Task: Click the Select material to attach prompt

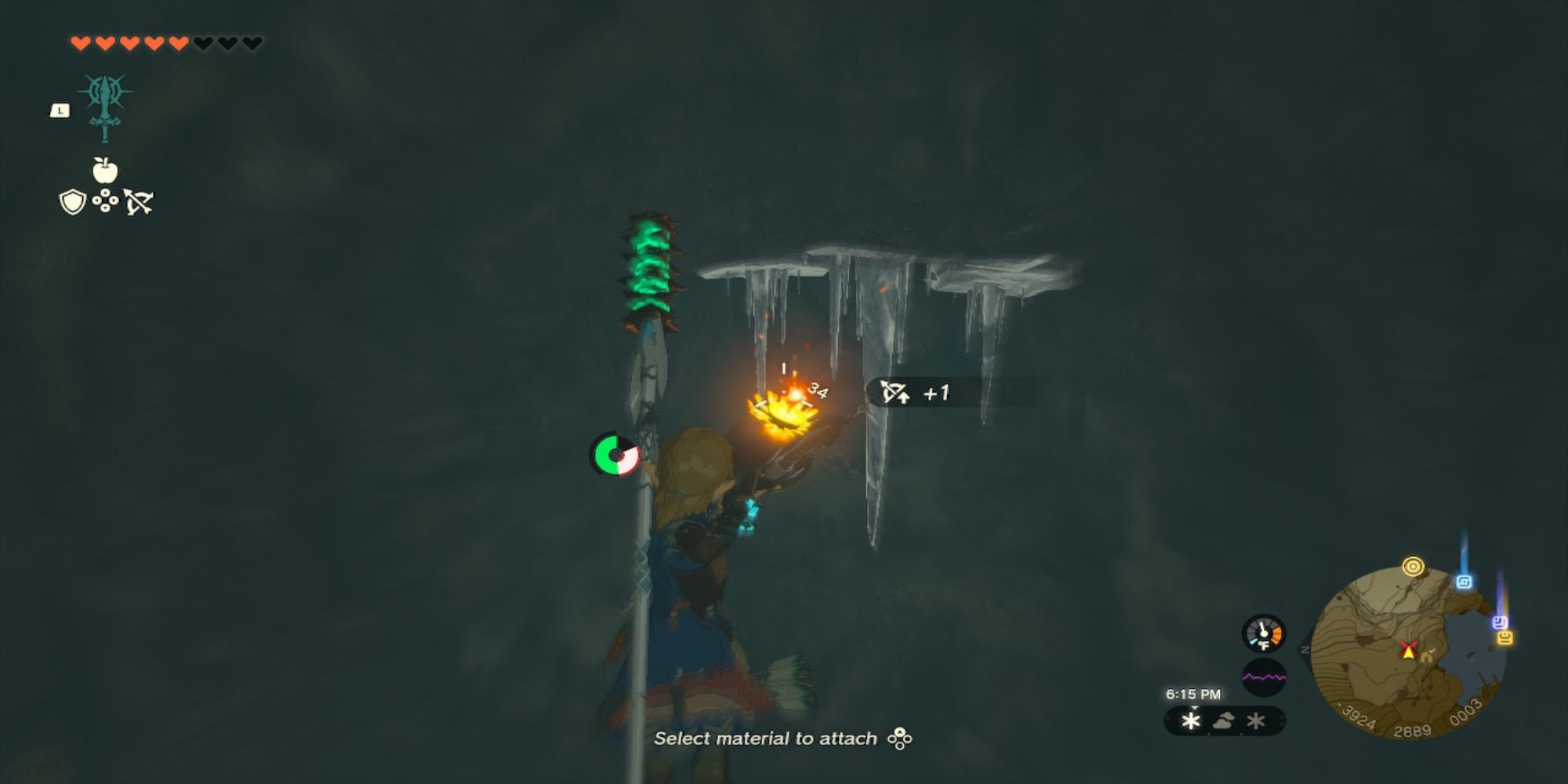Action: [x=786, y=737]
